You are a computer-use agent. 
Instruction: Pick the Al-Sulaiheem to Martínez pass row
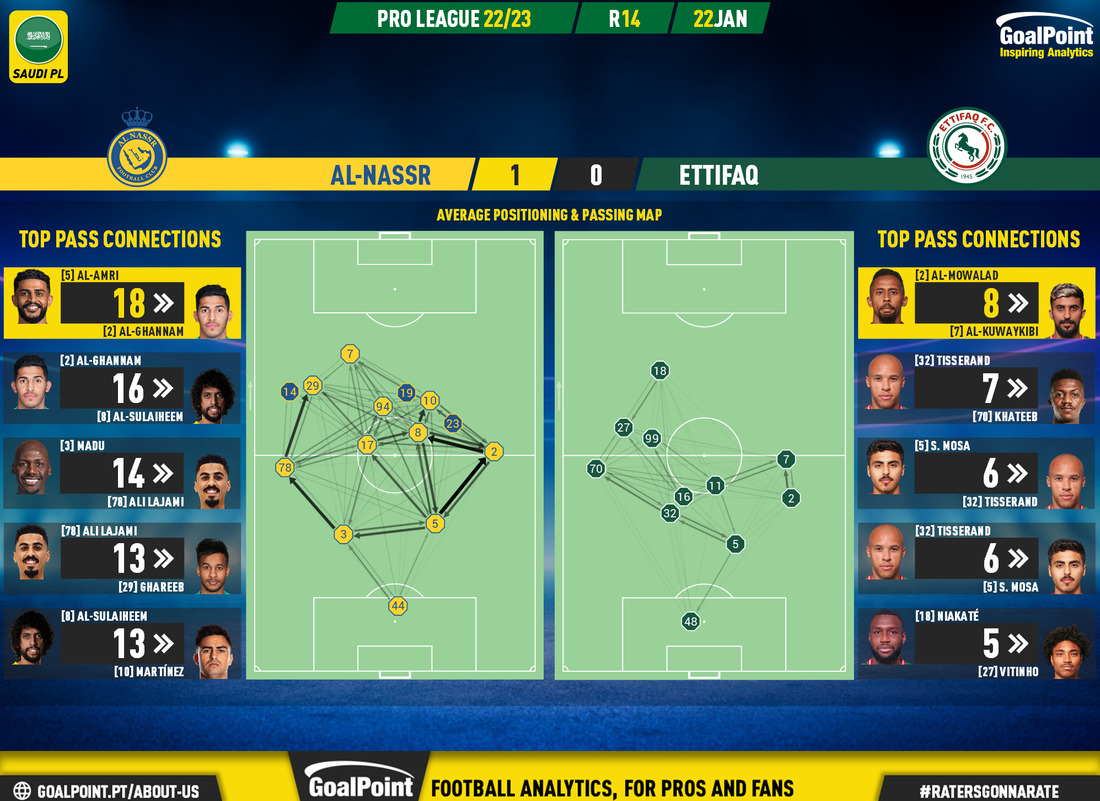point(122,643)
